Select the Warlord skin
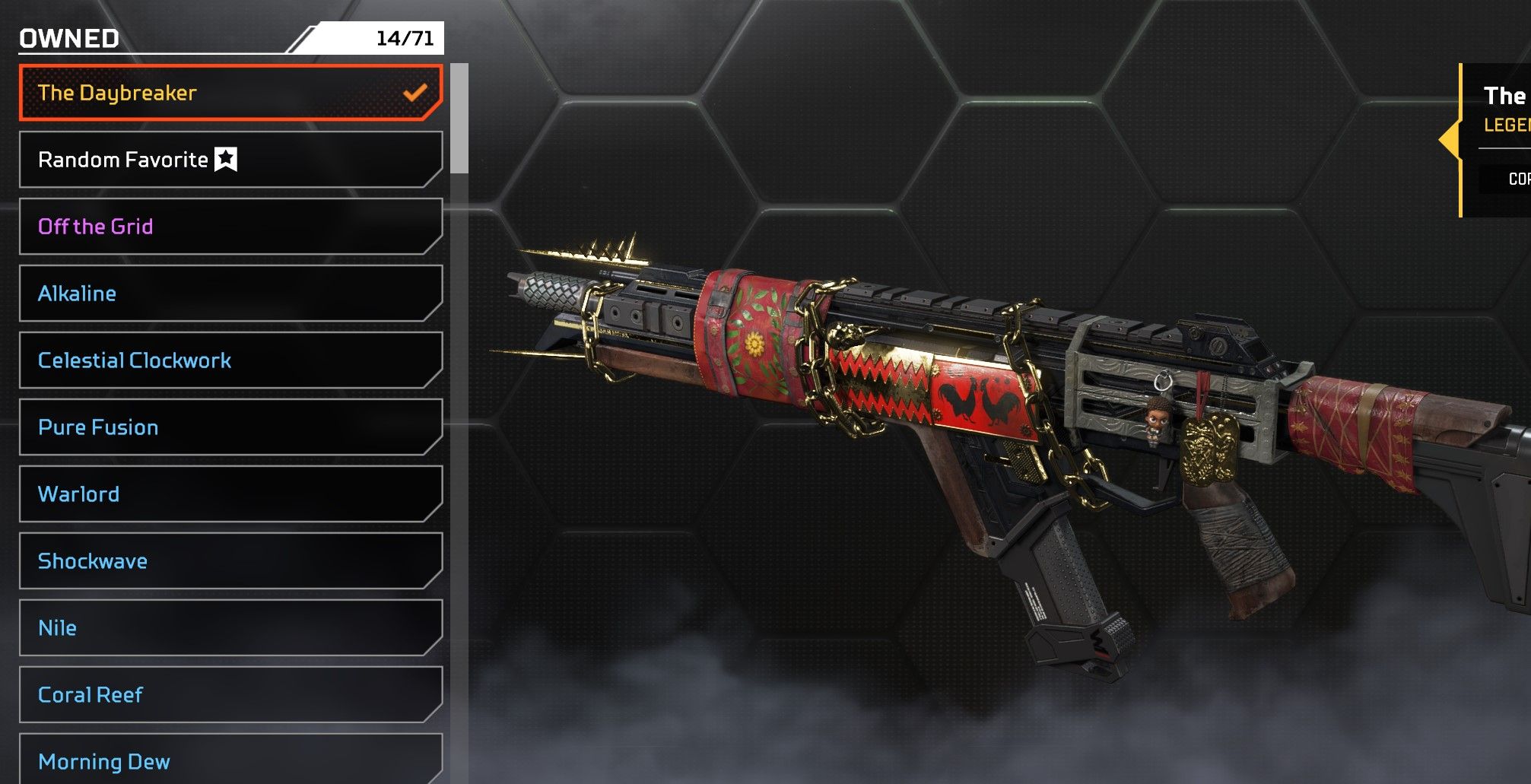 (230, 494)
